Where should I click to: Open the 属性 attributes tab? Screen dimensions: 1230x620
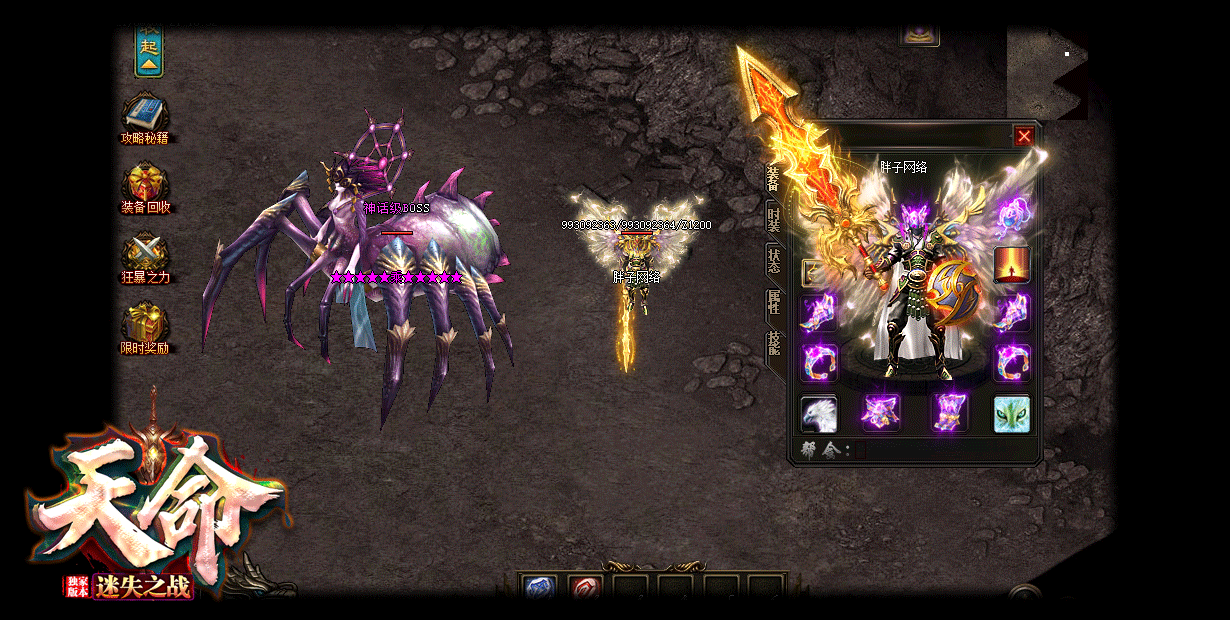[774, 302]
